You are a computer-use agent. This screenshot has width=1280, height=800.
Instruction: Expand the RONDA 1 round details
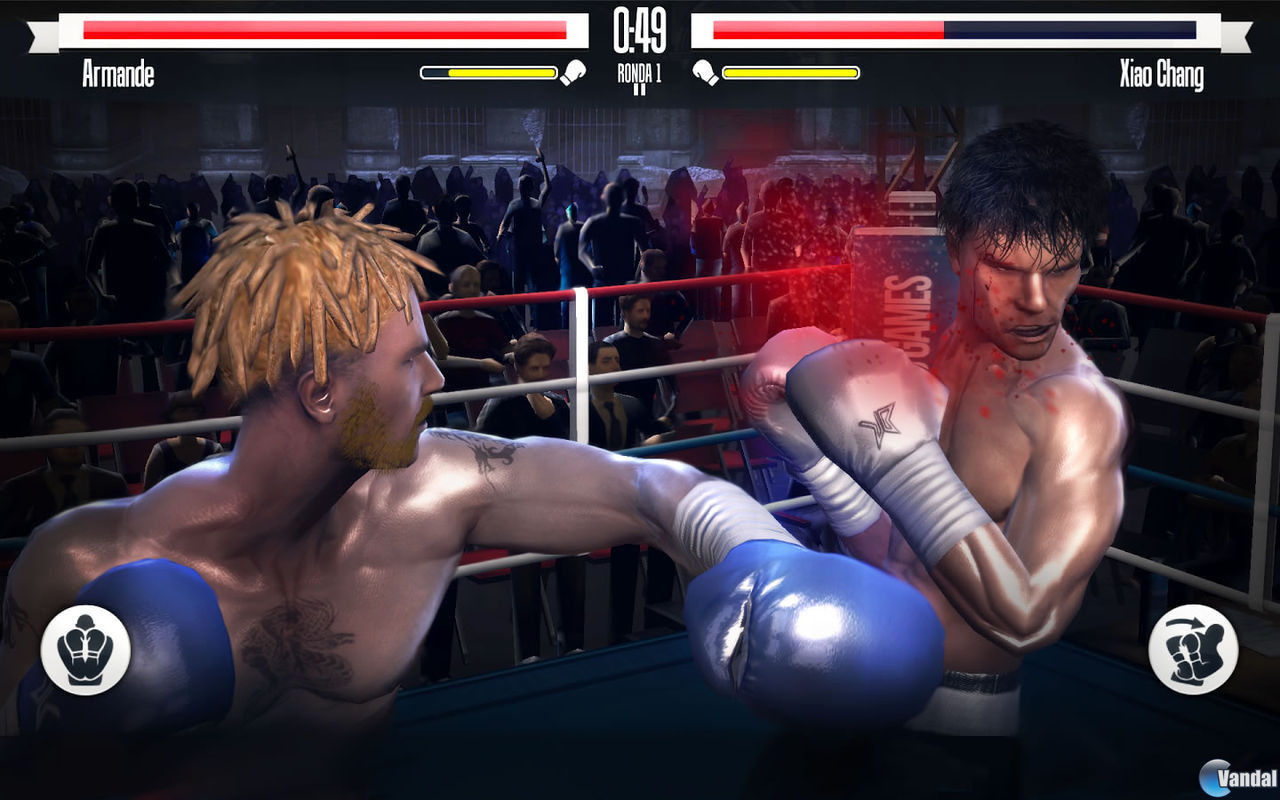(639, 73)
